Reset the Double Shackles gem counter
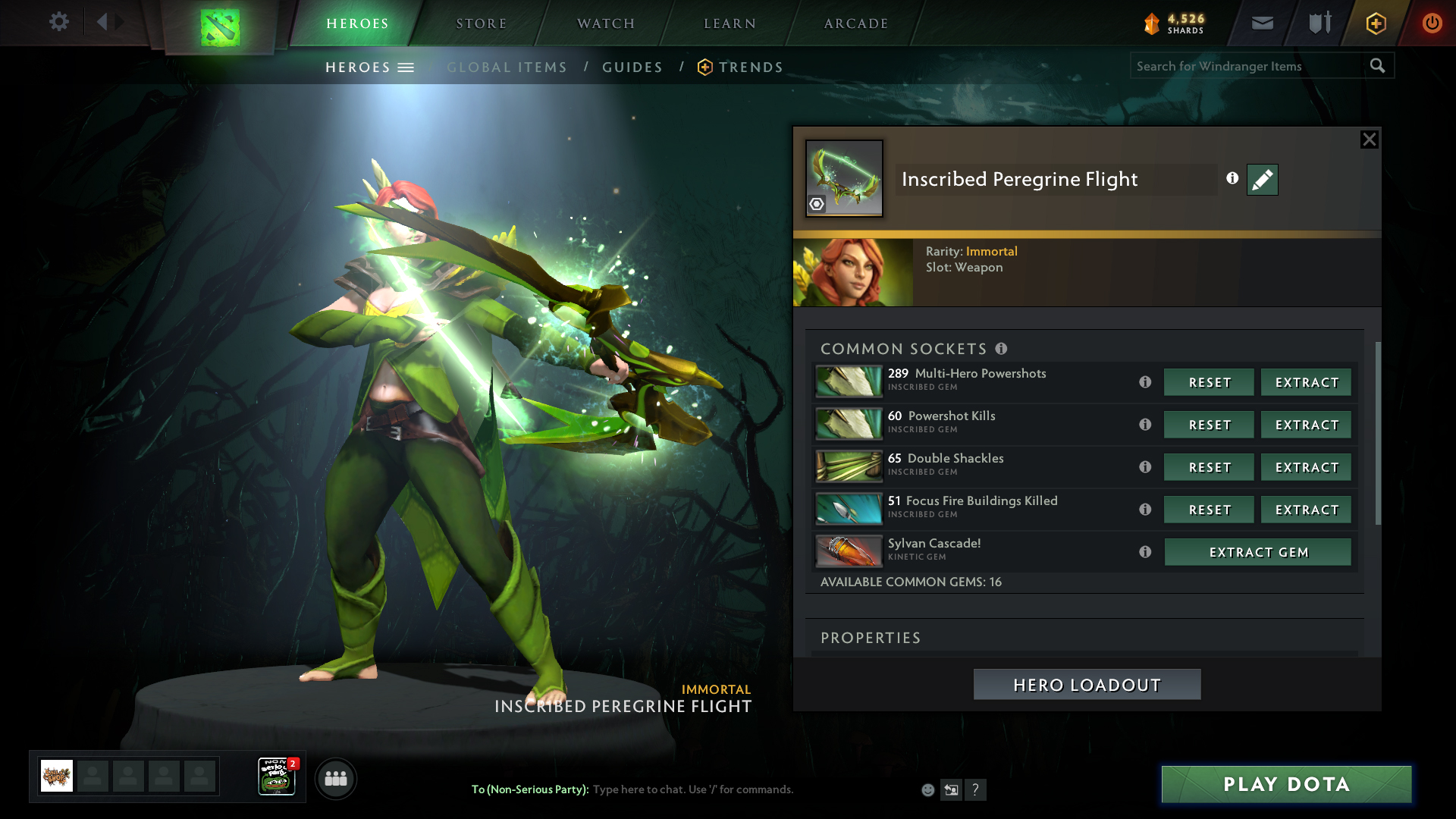 pos(1209,468)
